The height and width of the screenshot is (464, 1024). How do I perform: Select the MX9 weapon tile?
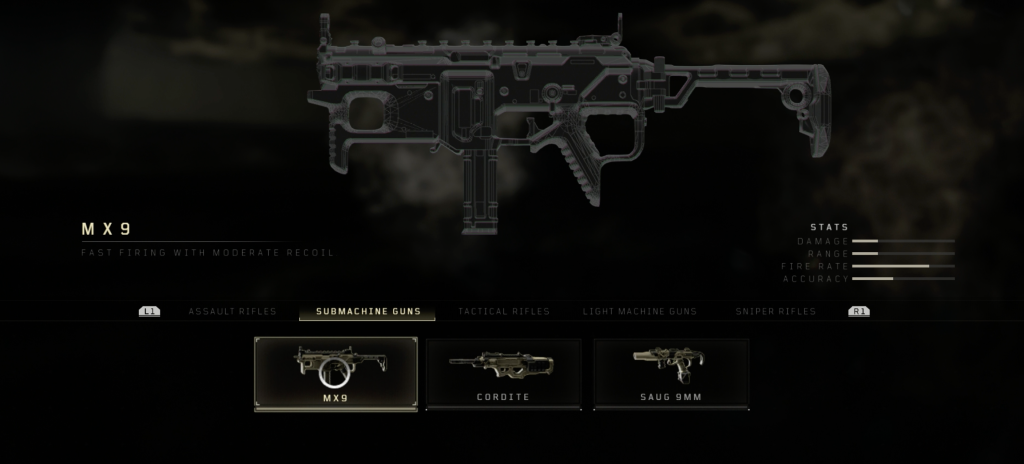coord(336,374)
